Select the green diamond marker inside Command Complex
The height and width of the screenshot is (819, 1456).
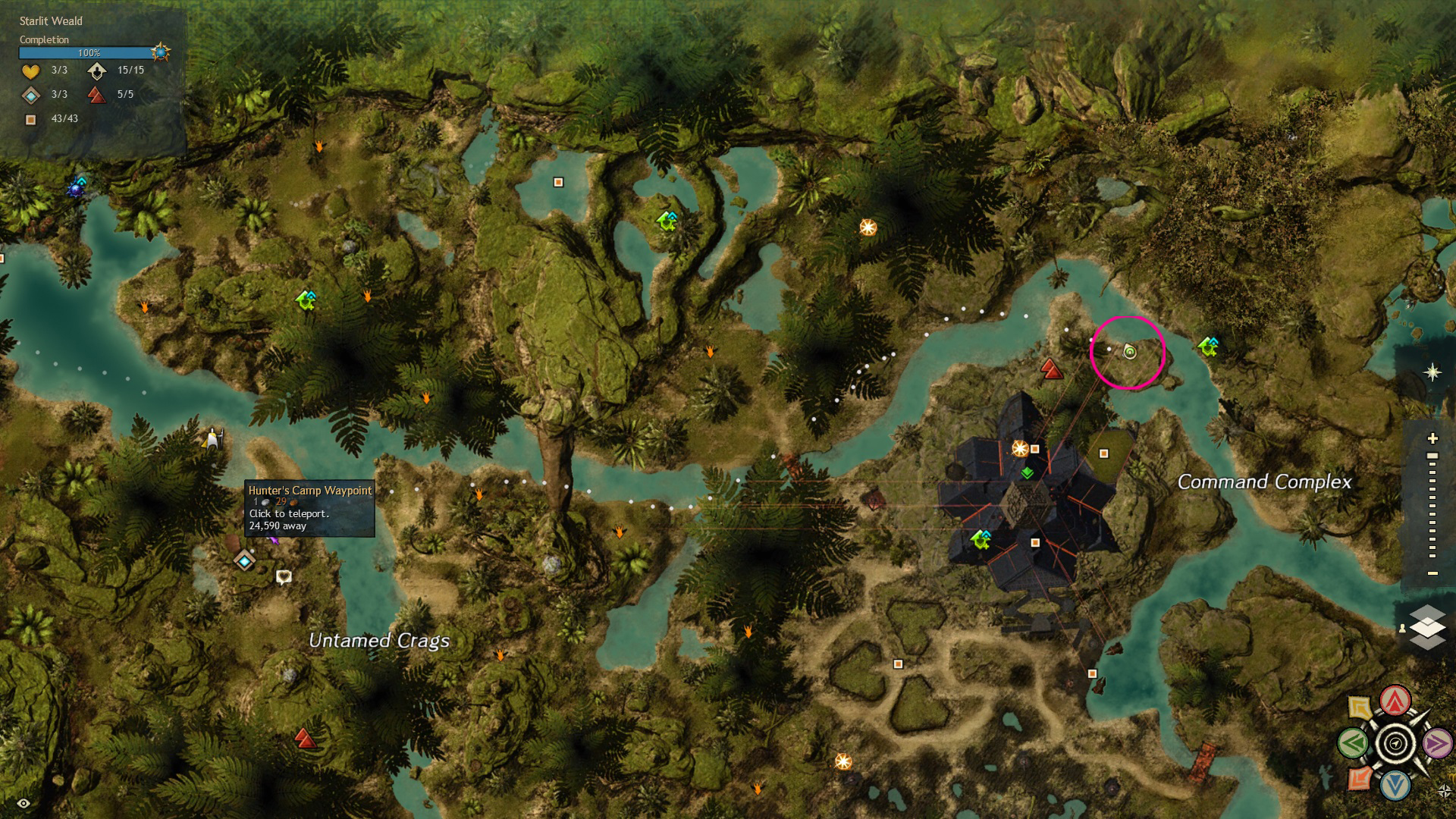[1028, 473]
